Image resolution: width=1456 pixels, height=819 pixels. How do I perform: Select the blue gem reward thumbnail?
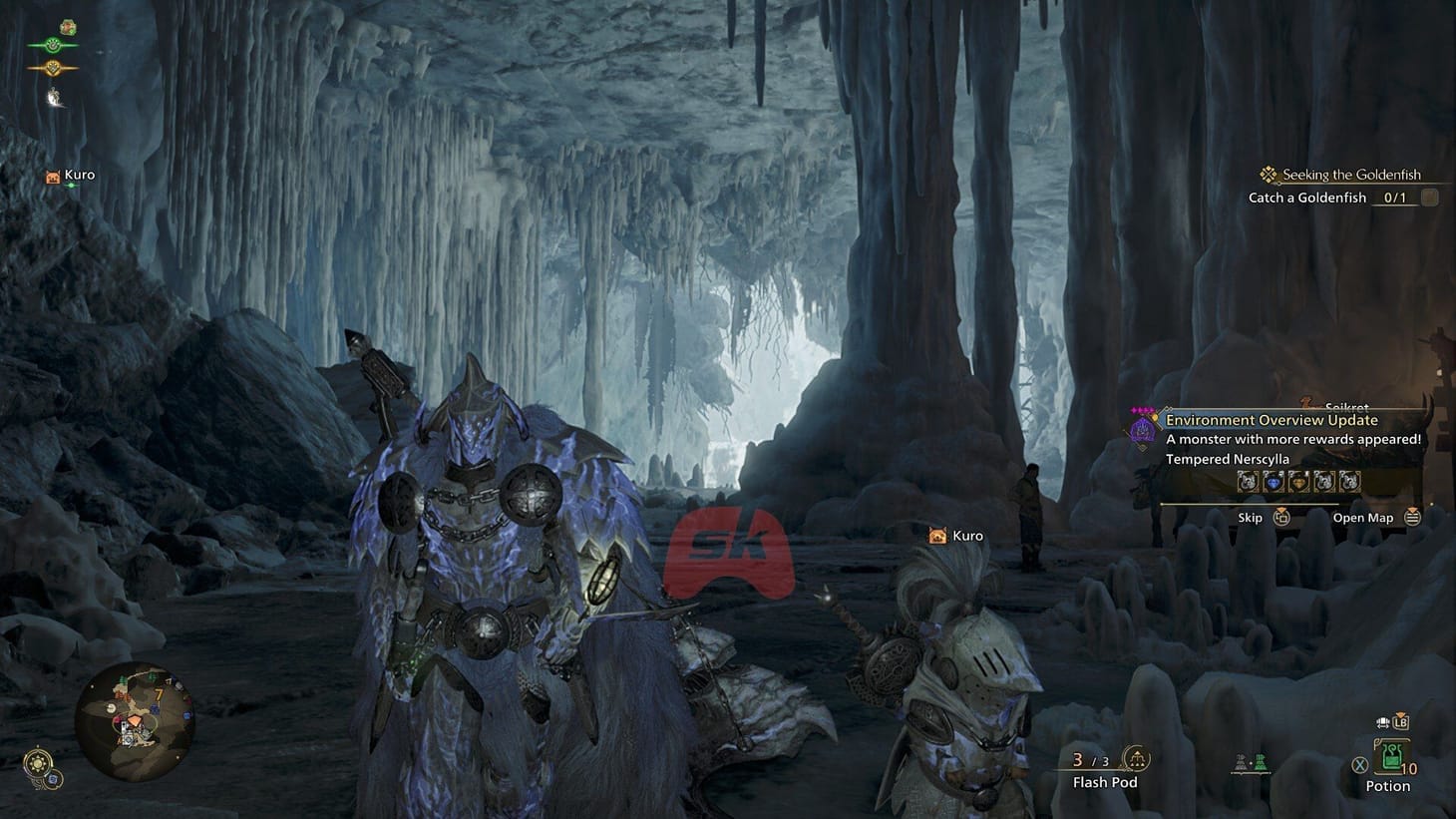pos(1273,482)
